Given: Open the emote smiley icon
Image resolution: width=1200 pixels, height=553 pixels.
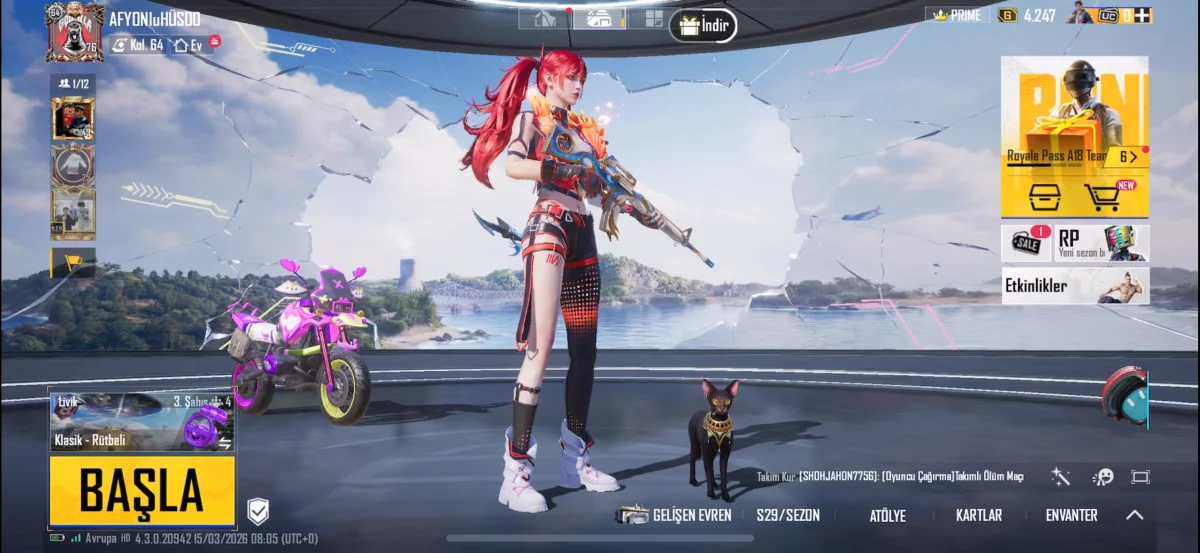Looking at the screenshot, I should pyautogui.click(x=1103, y=477).
